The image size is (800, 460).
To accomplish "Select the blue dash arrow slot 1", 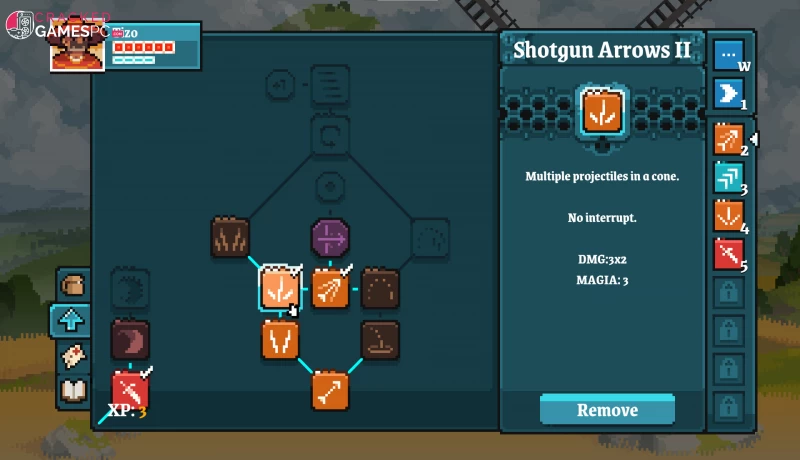I will (728, 94).
